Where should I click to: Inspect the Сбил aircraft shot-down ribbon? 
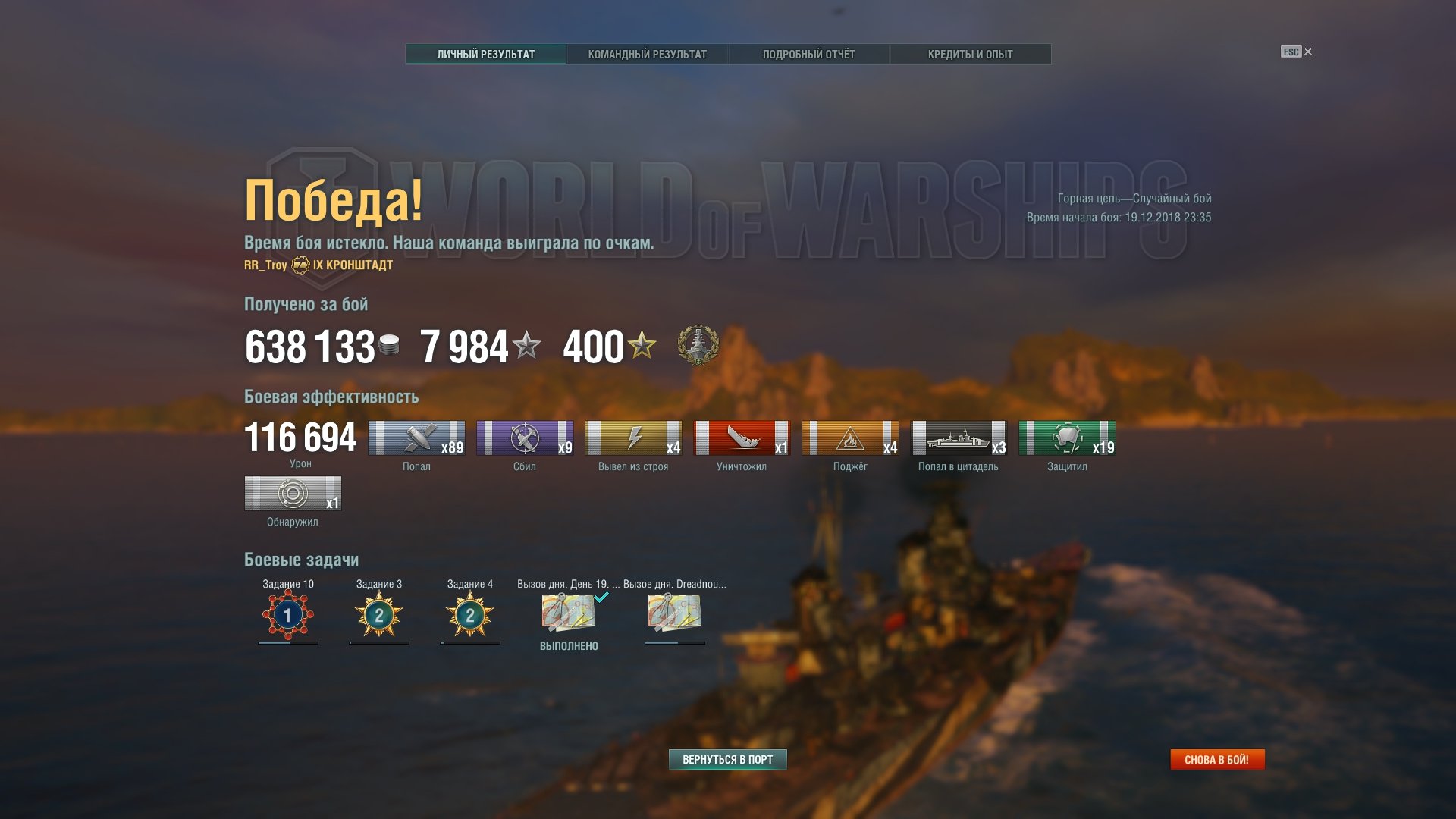pos(525,438)
